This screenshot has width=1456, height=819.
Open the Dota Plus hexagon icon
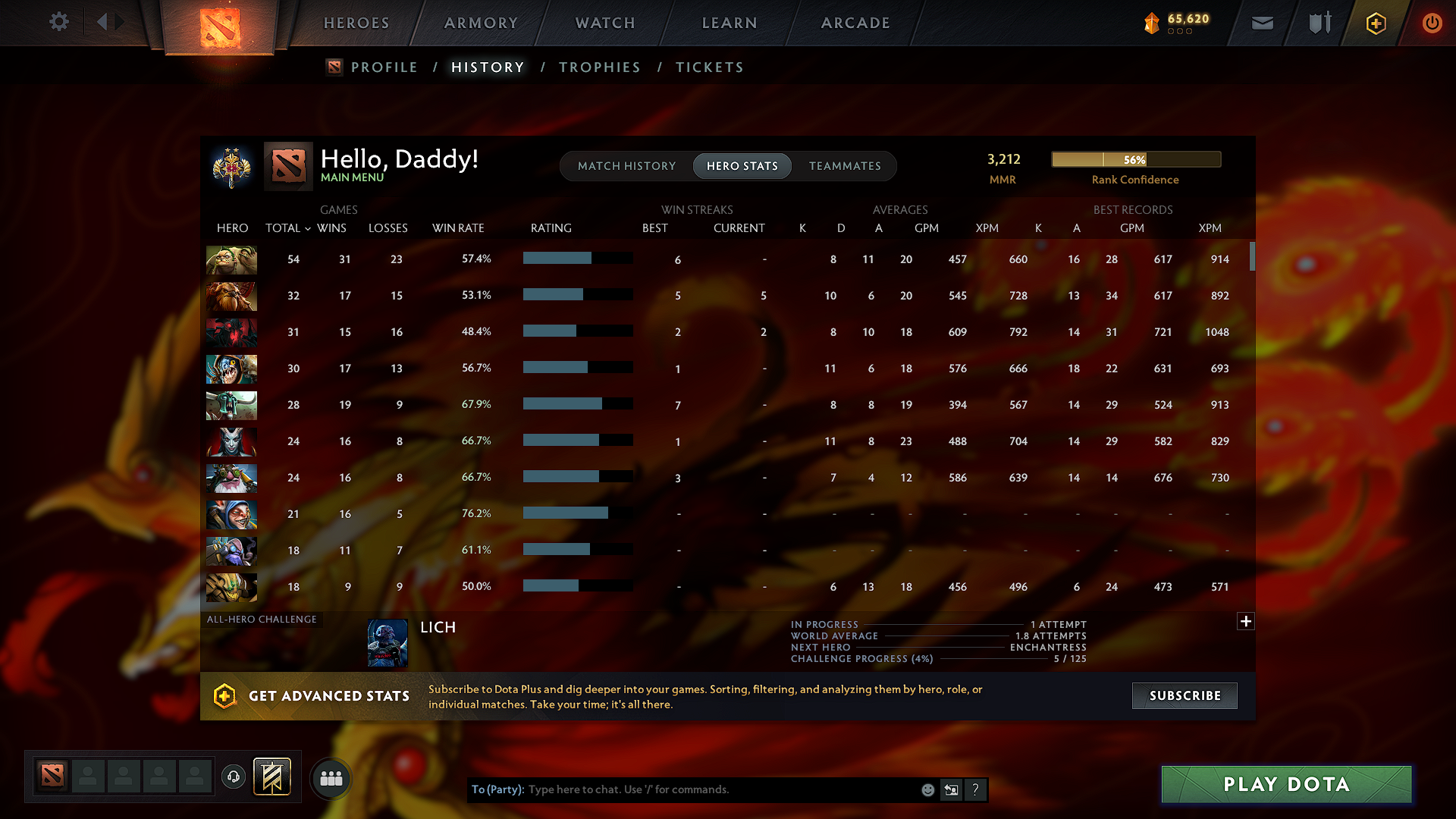[1375, 23]
